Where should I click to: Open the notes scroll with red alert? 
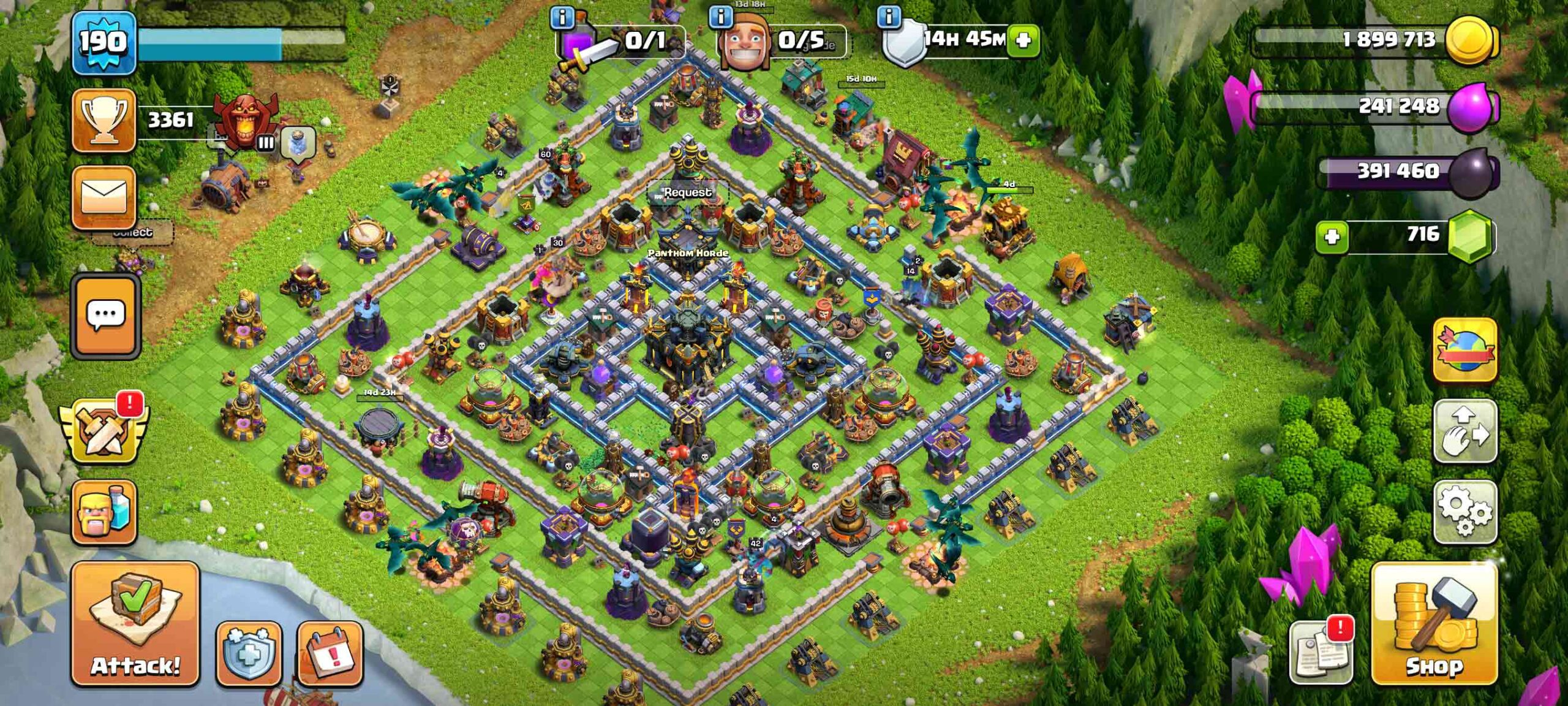pyautogui.click(x=1321, y=652)
